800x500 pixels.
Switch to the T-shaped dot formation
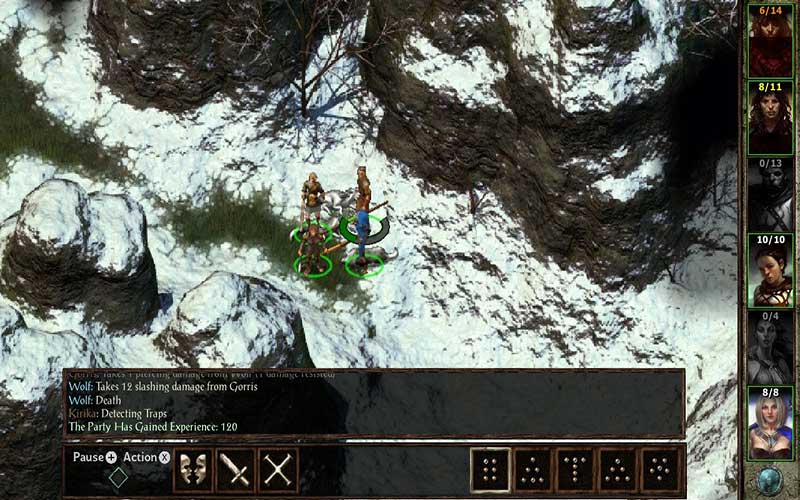(577, 469)
